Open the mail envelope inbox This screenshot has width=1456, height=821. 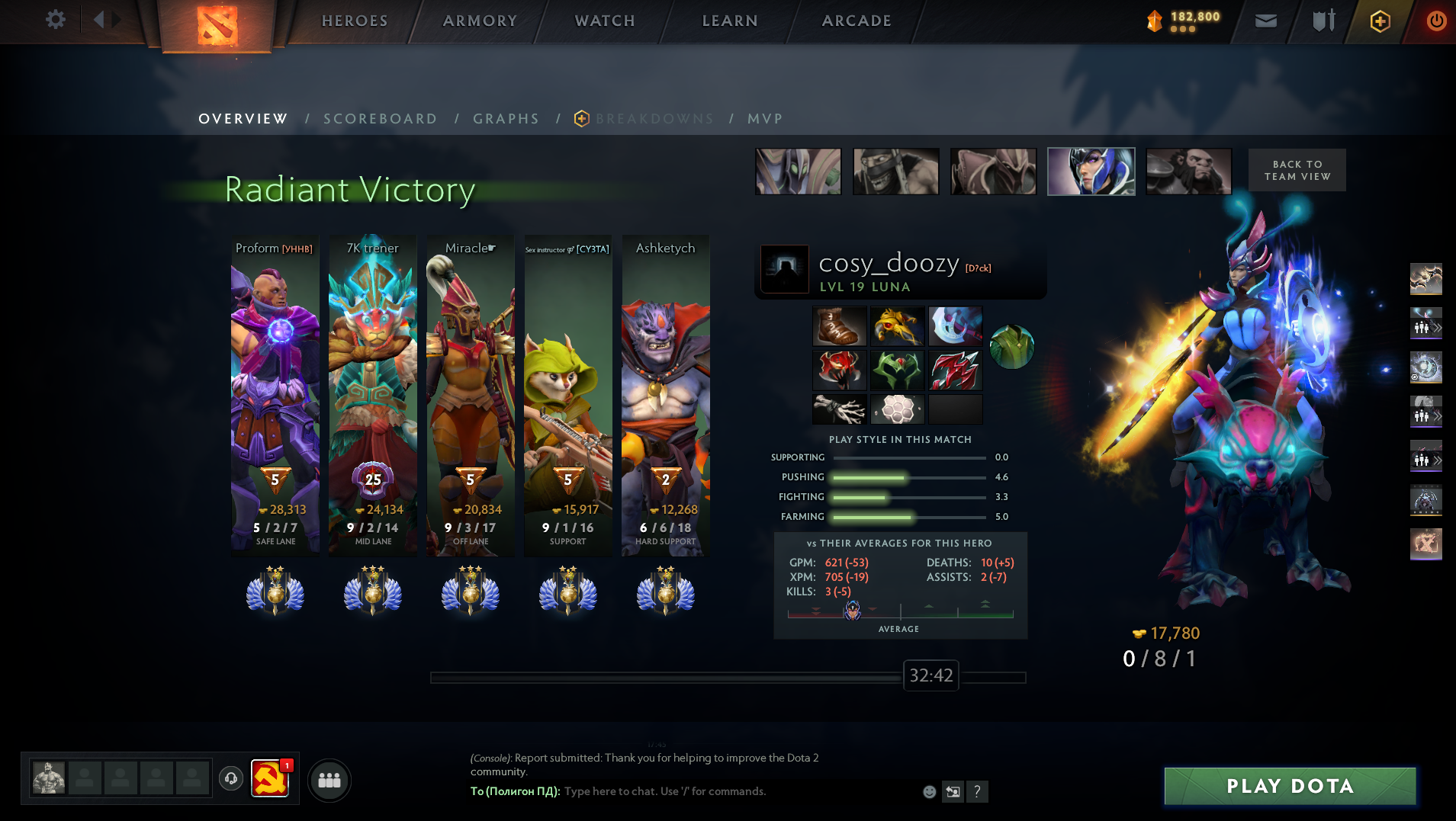pyautogui.click(x=1266, y=21)
